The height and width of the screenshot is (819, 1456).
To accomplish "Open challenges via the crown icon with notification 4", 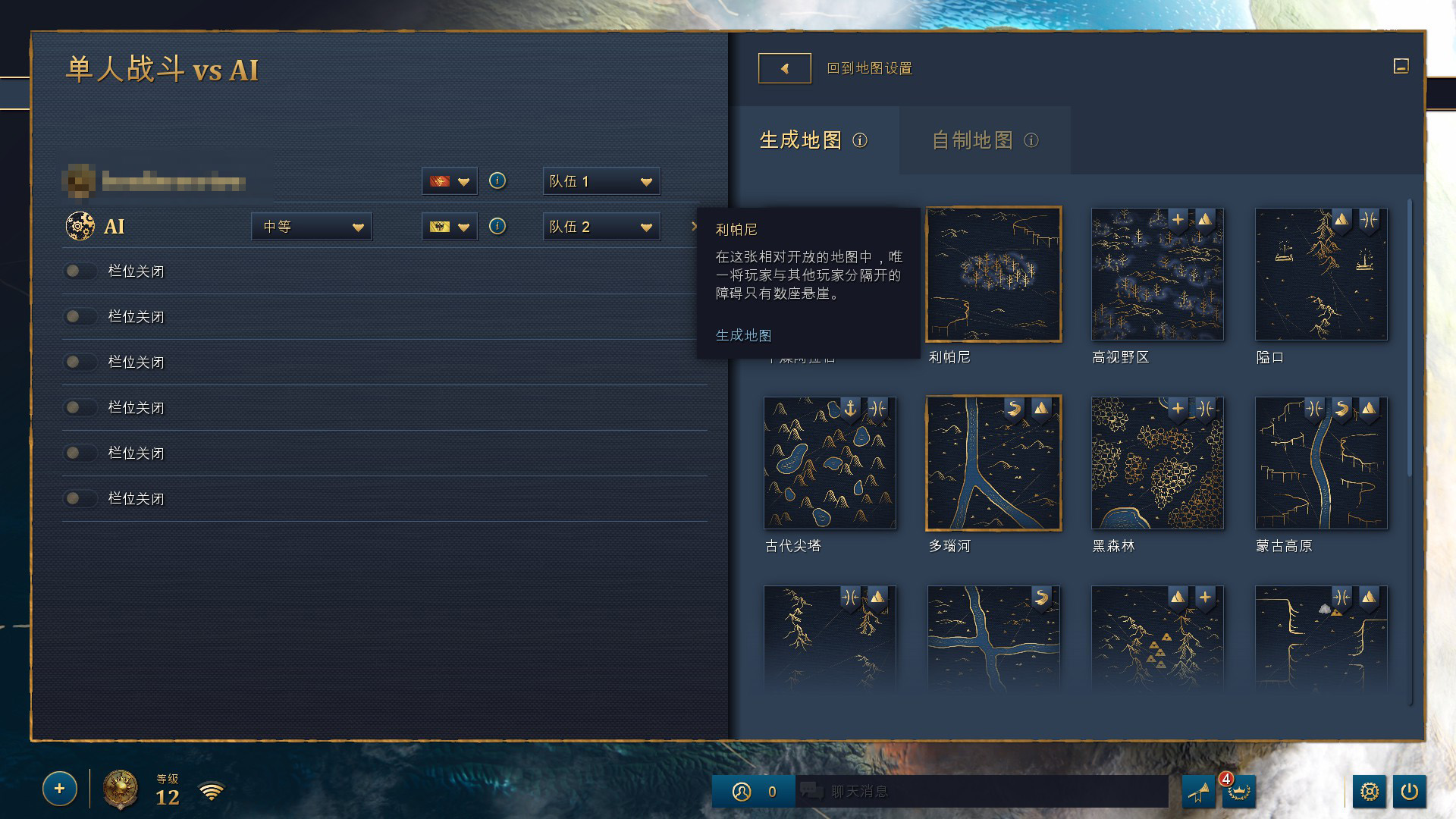I will click(1239, 791).
